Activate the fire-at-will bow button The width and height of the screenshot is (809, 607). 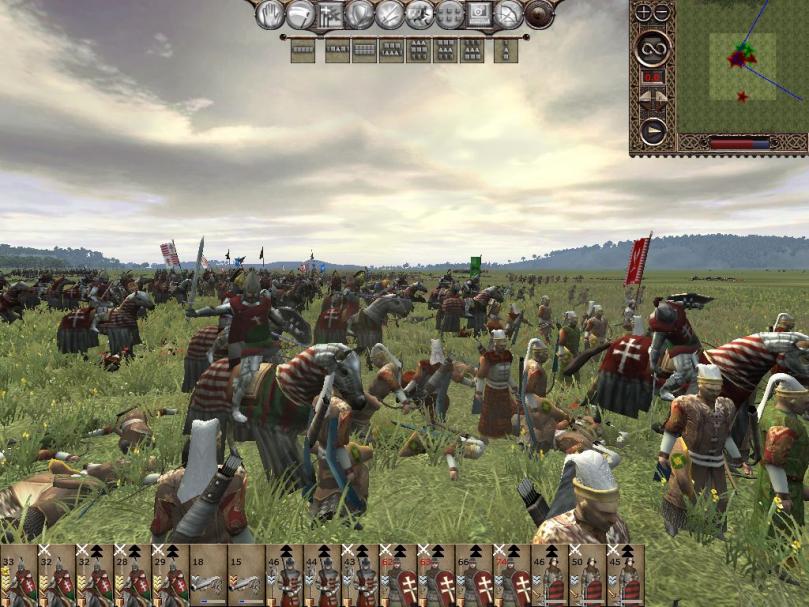(510, 14)
